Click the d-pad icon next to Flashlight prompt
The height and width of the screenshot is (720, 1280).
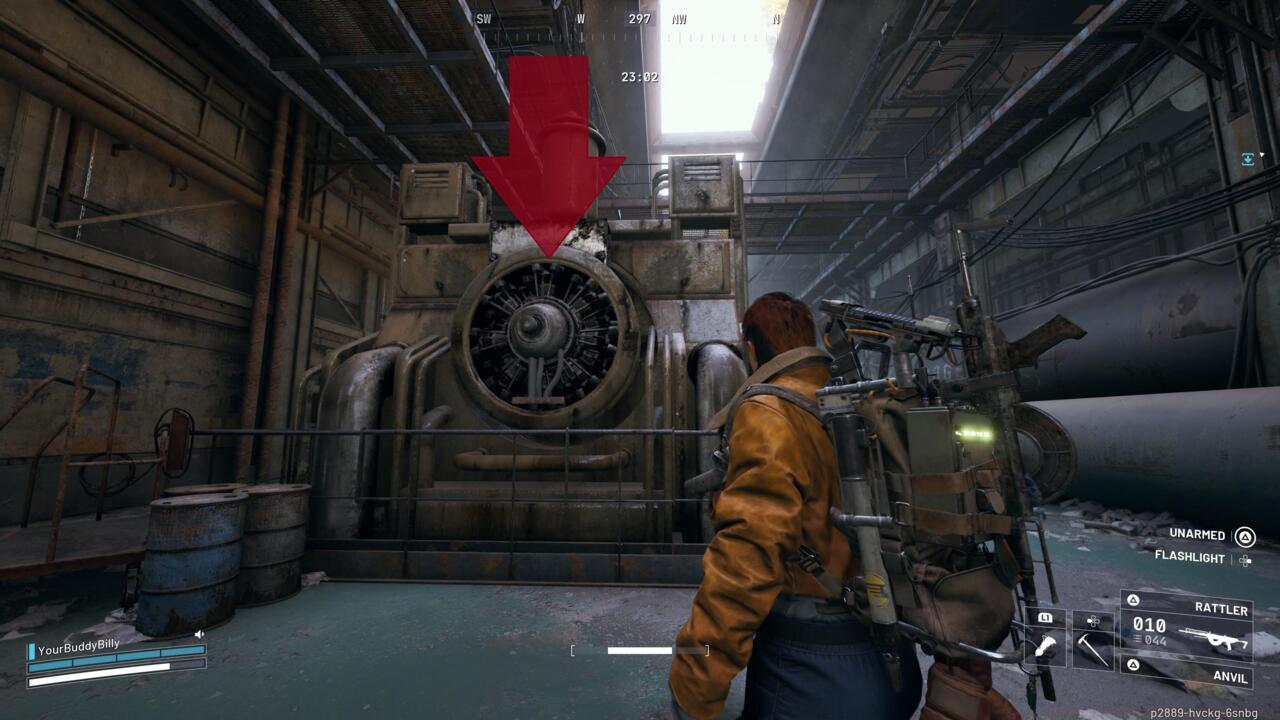pyautogui.click(x=1246, y=561)
